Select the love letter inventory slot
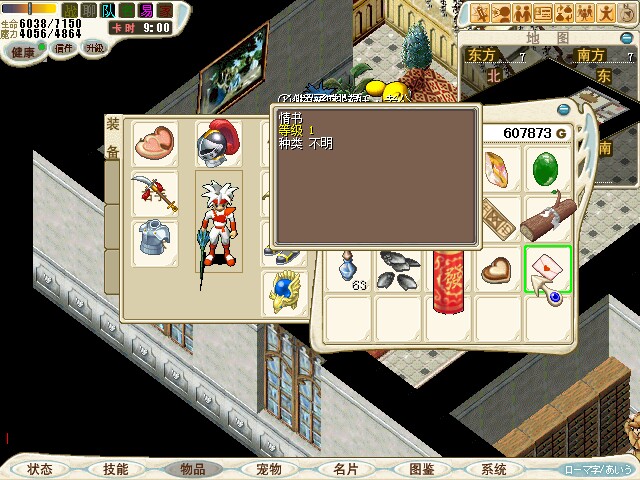Image resolution: width=640 pixels, height=480 pixels. [x=547, y=268]
